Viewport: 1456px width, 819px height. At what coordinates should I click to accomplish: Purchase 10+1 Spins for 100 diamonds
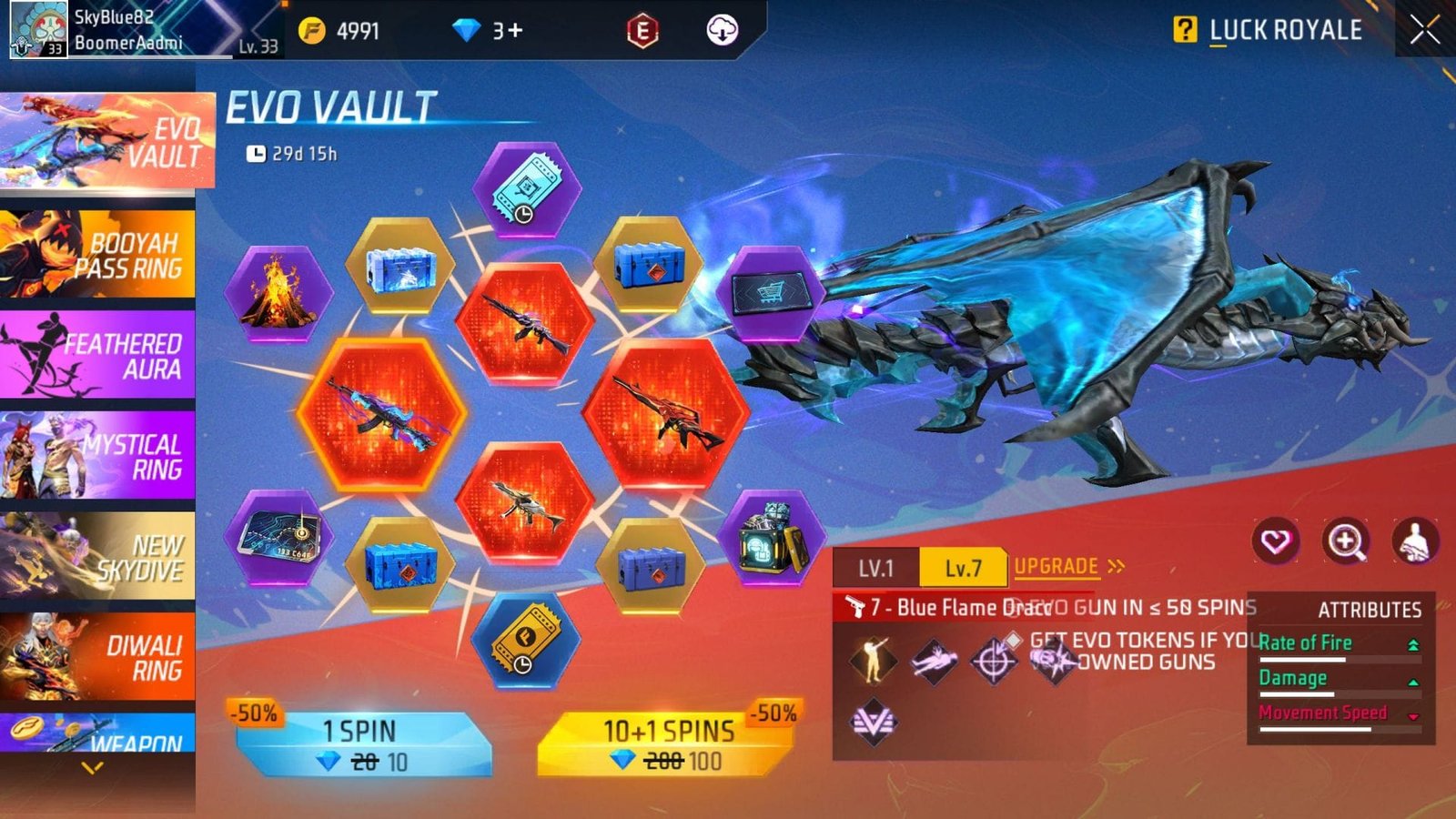coord(667,744)
